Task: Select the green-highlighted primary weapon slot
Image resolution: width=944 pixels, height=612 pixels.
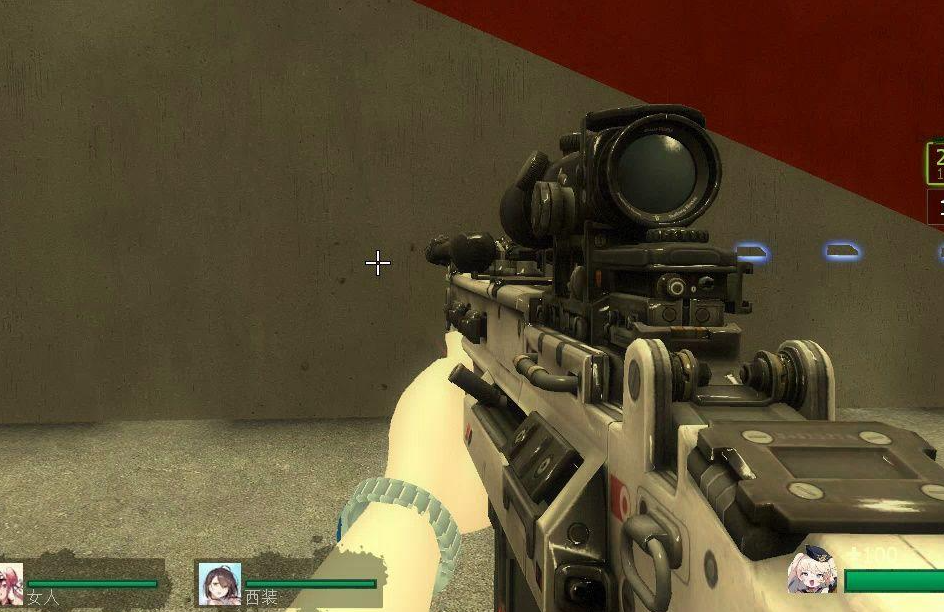Action: [936, 163]
